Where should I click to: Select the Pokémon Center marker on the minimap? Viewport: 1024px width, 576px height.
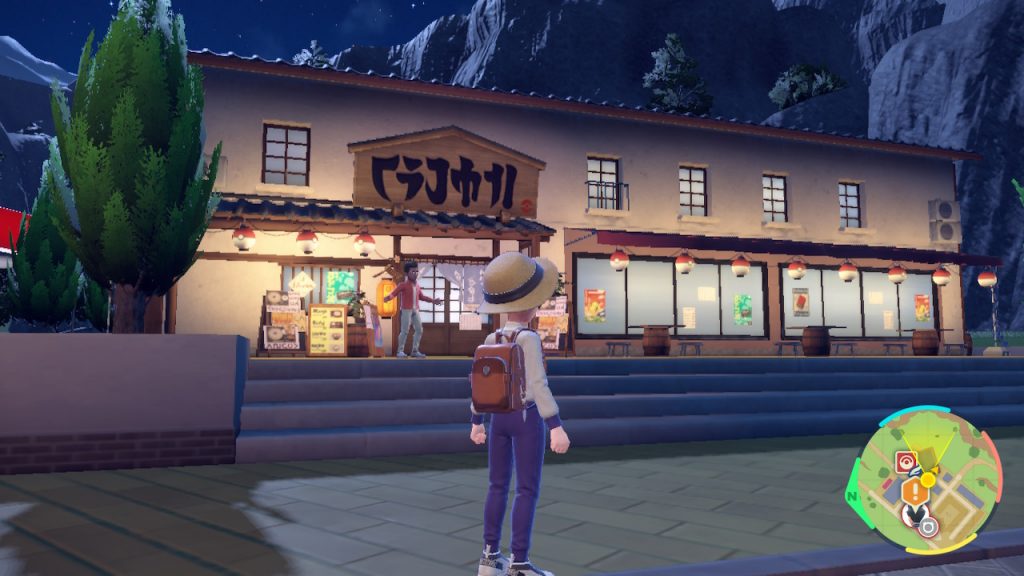pyautogui.click(x=905, y=461)
